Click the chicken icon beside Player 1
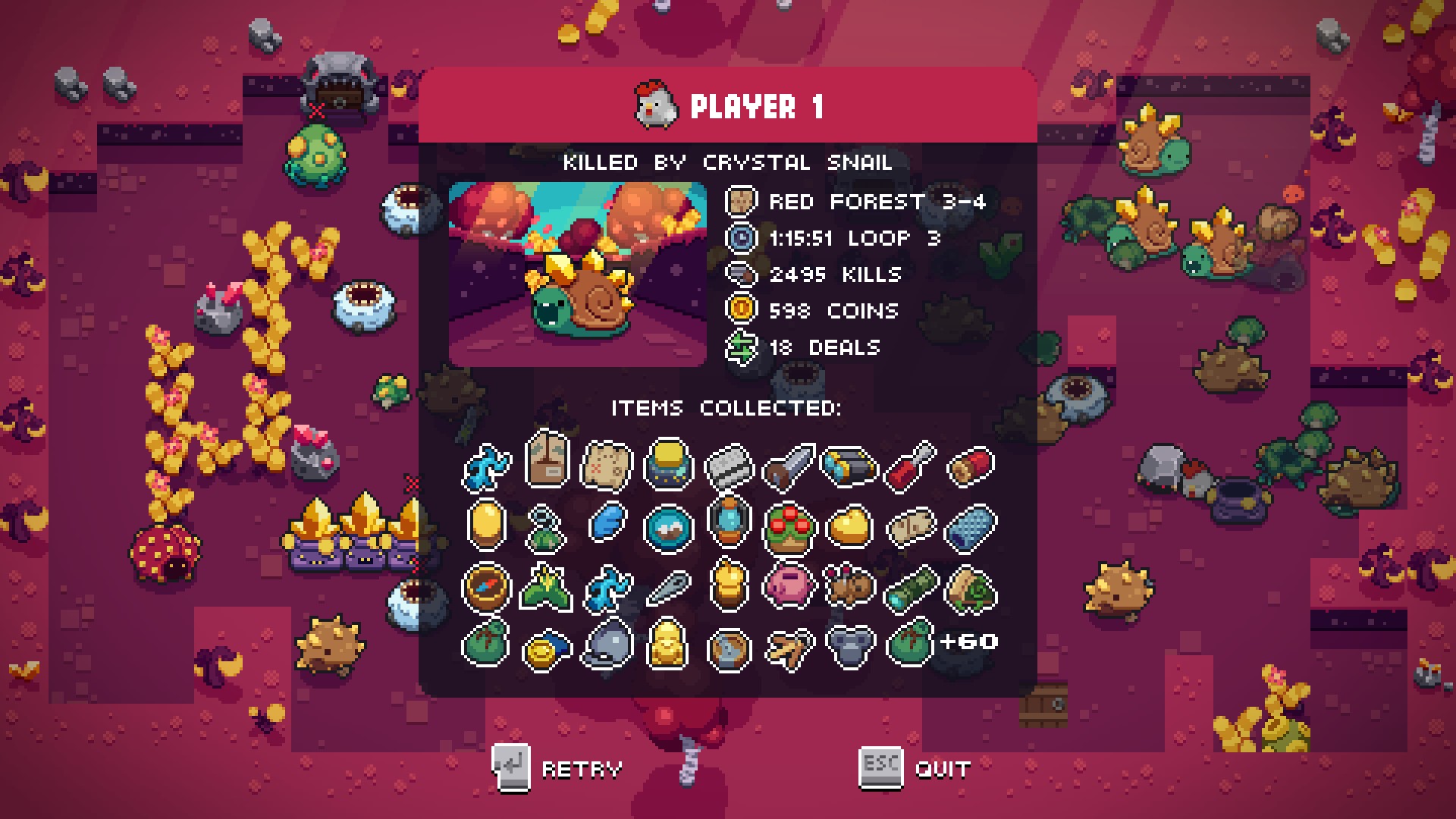The image size is (1456, 819). pyautogui.click(x=657, y=105)
